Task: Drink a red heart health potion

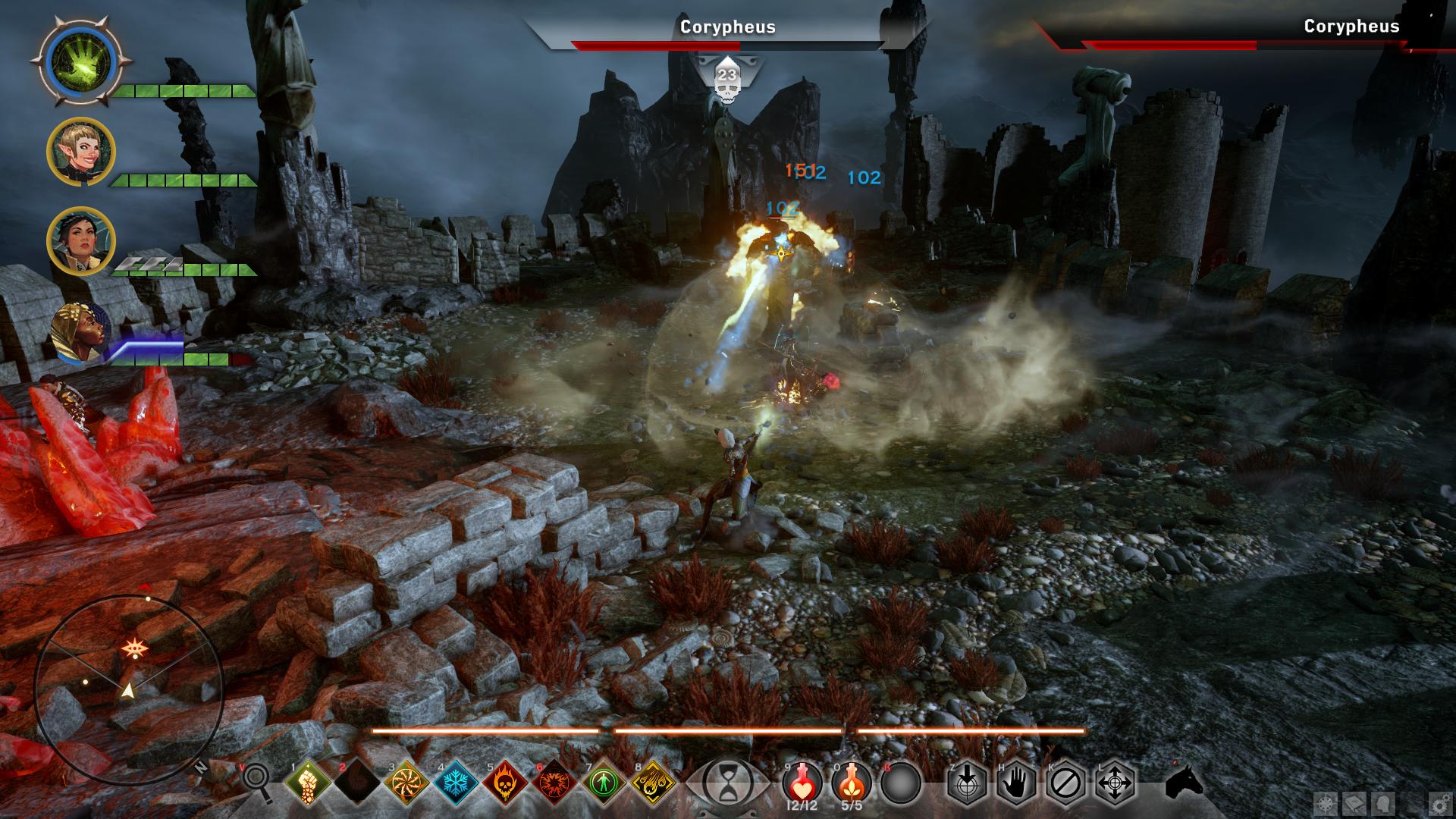Action: (x=803, y=780)
